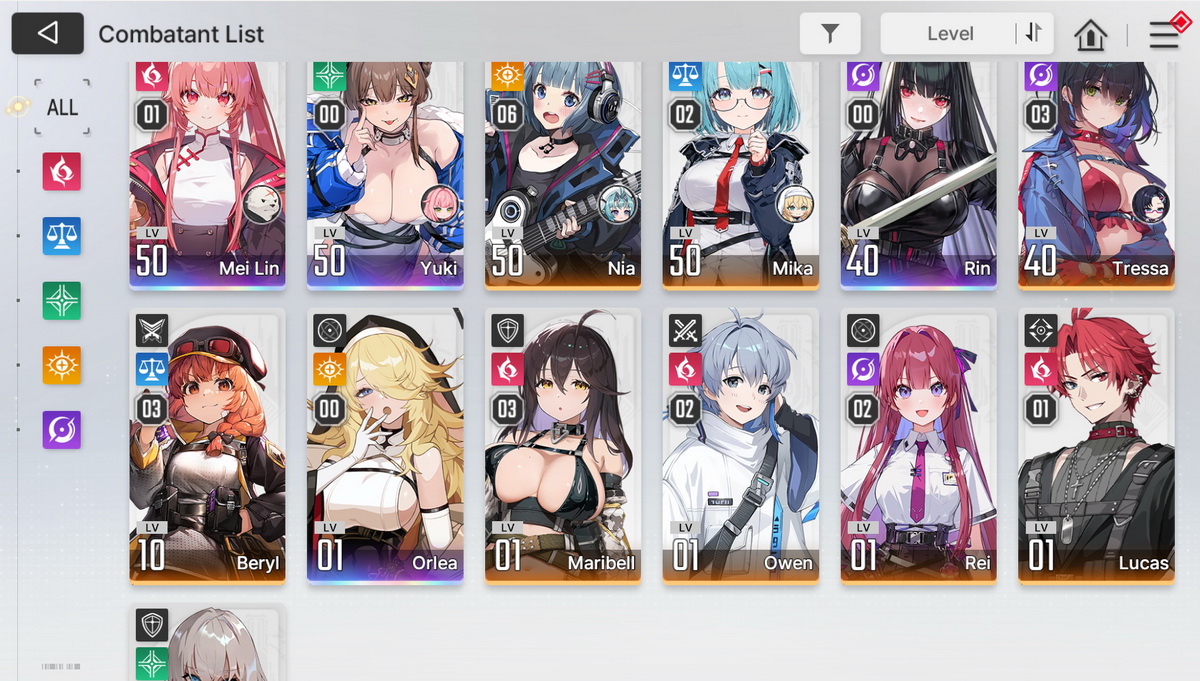
Task: Filter by purple swirl attribute
Action: point(62,429)
